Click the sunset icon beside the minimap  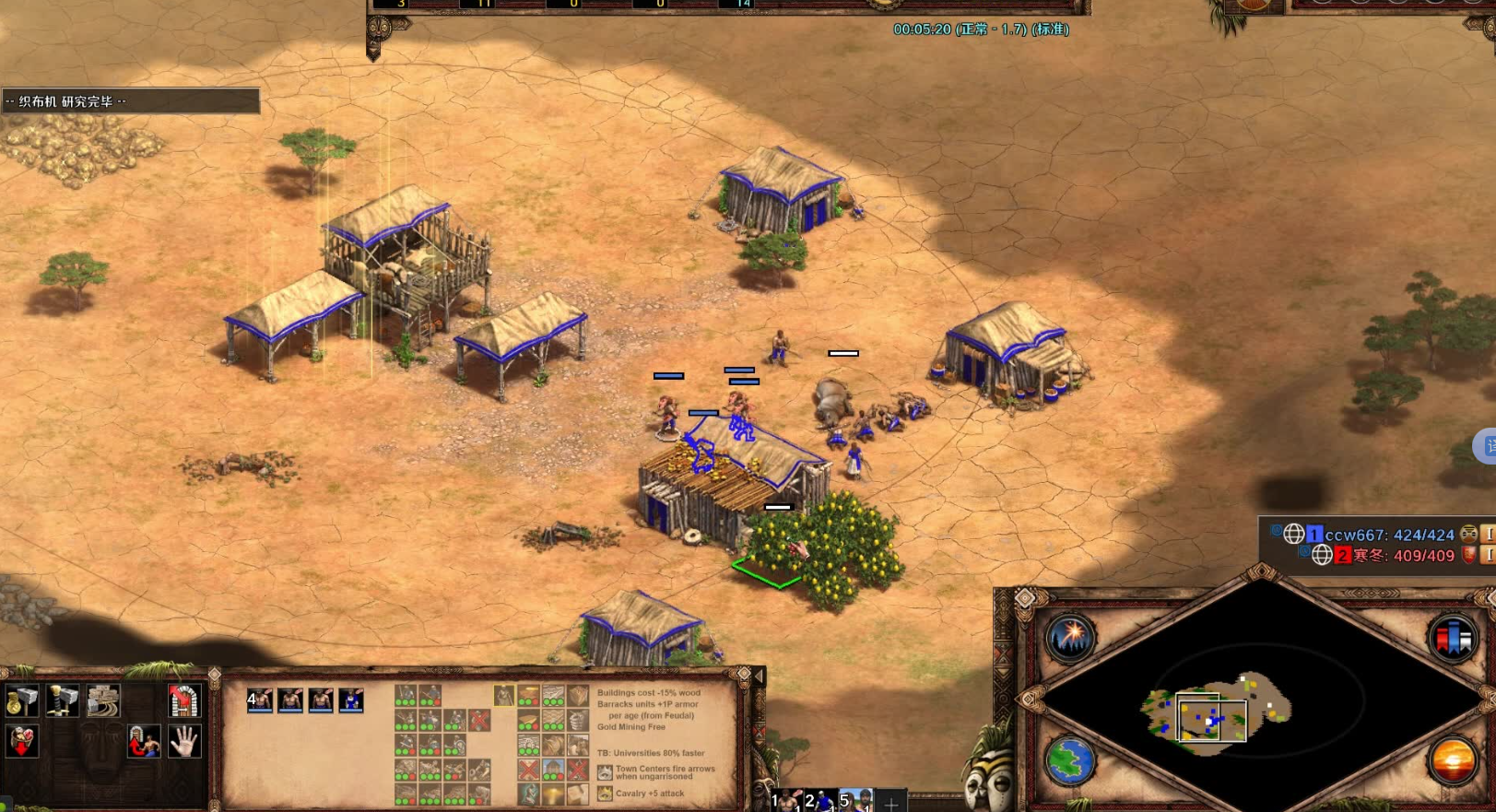tap(1452, 761)
